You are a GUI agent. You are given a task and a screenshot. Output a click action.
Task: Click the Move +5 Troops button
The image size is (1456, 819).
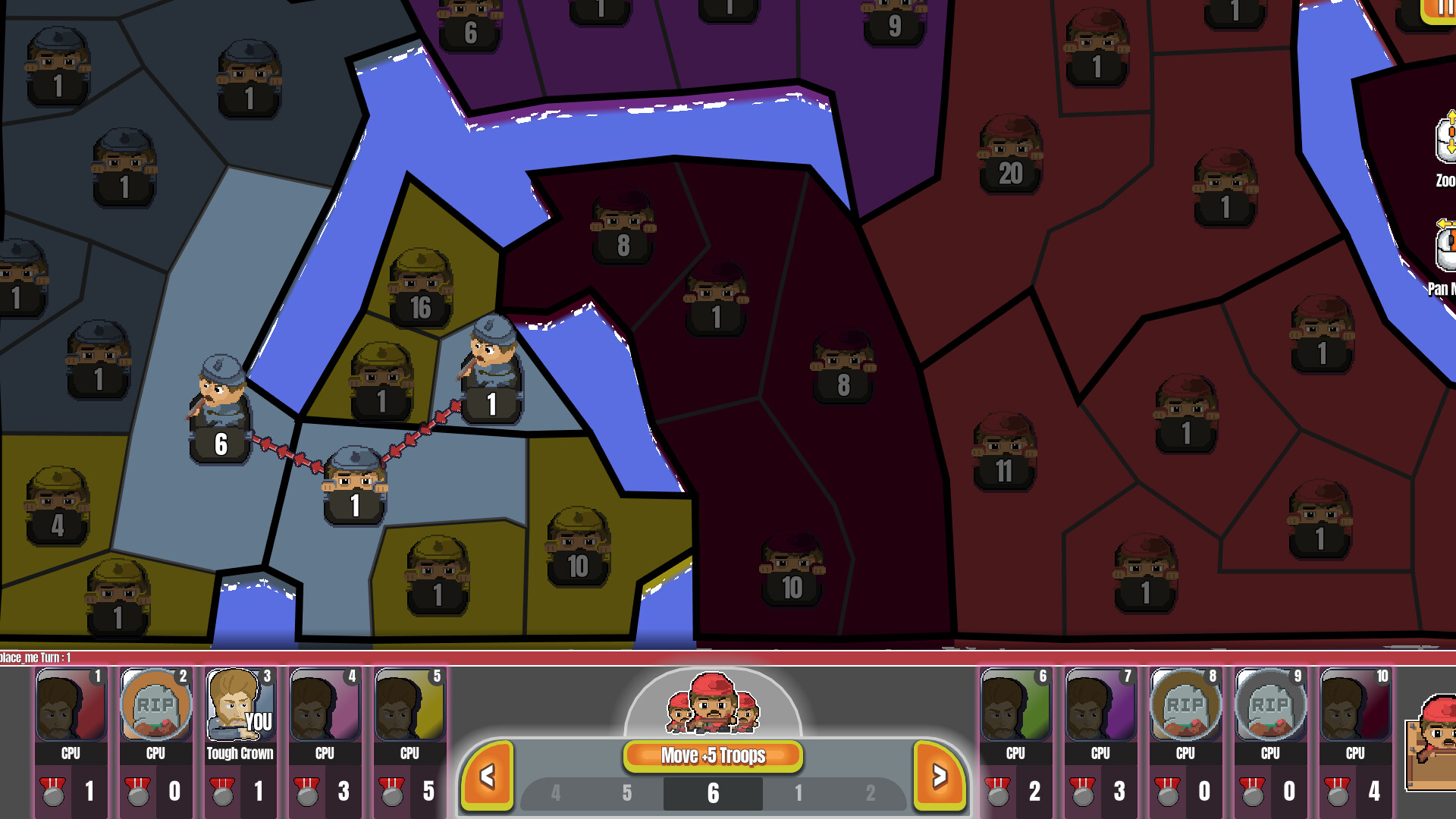point(711,755)
